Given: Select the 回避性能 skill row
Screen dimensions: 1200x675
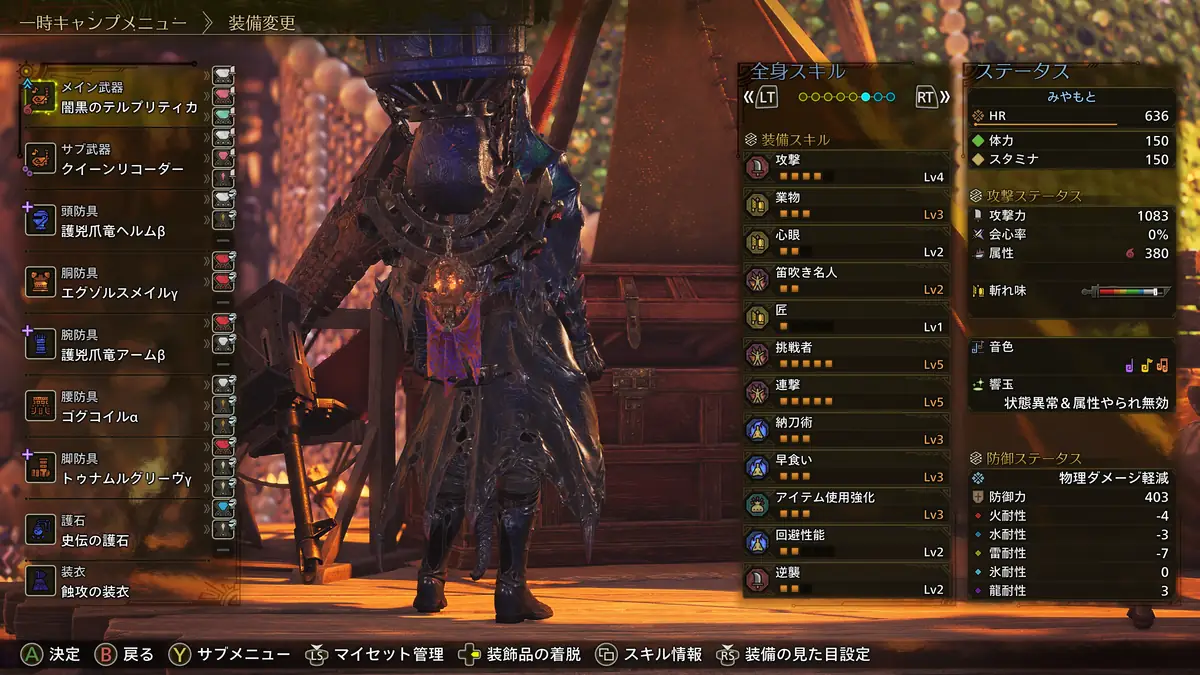Looking at the screenshot, I should click(x=845, y=543).
